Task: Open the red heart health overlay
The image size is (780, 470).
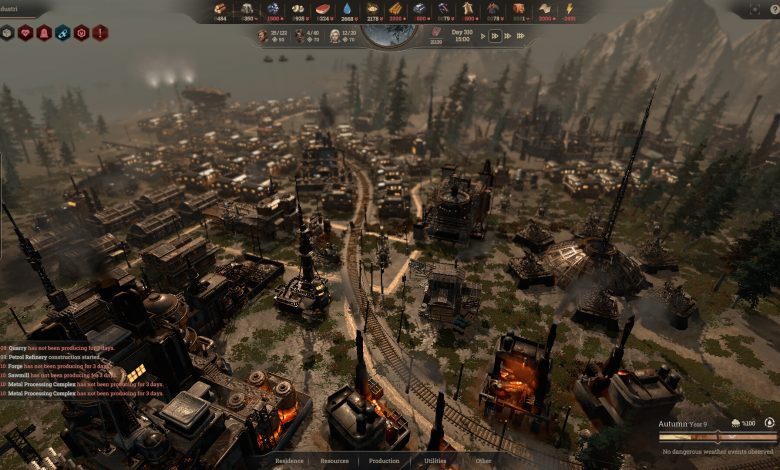Action: pyautogui.click(x=26, y=33)
